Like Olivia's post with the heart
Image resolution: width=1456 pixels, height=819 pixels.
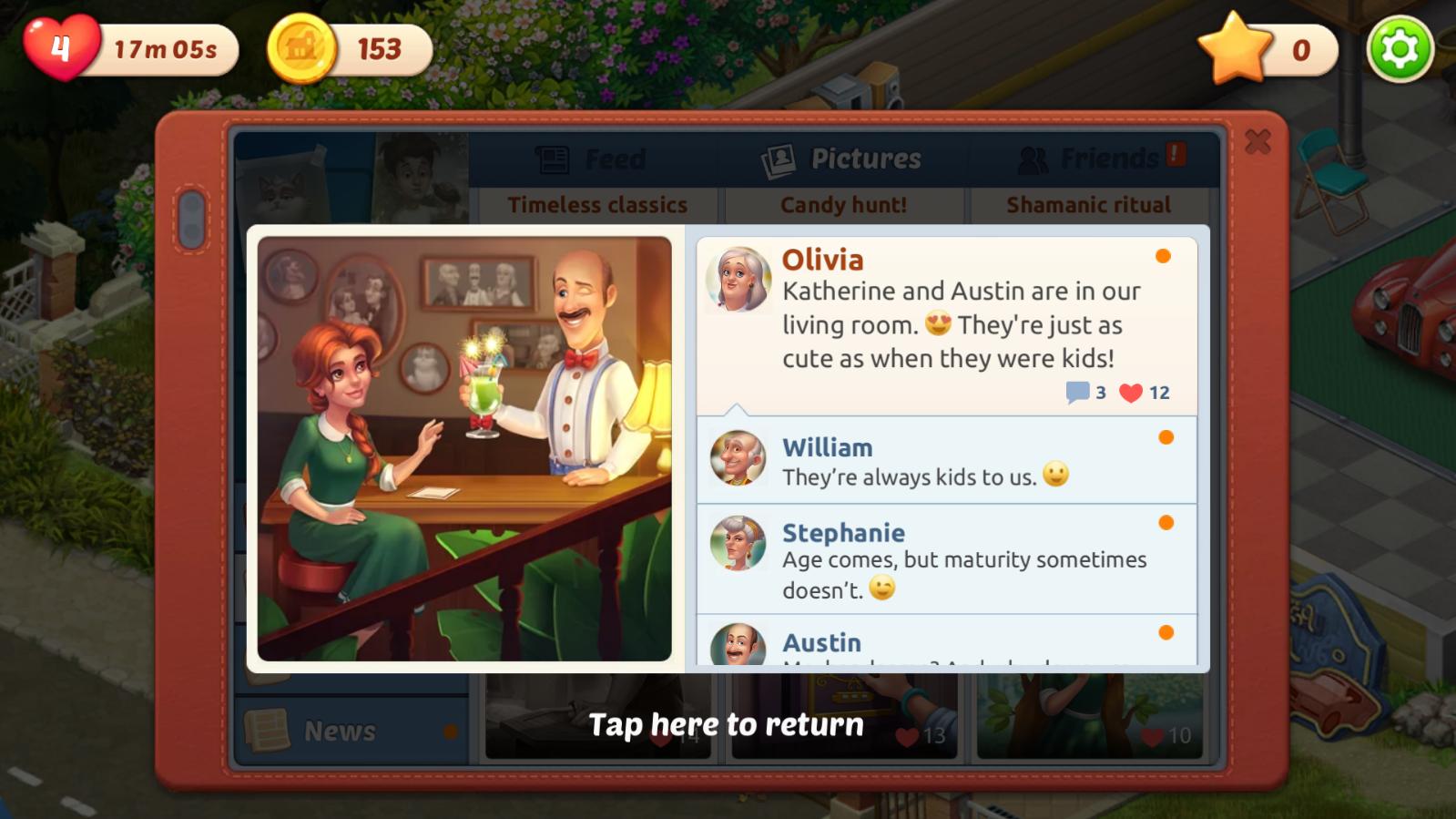(1131, 393)
